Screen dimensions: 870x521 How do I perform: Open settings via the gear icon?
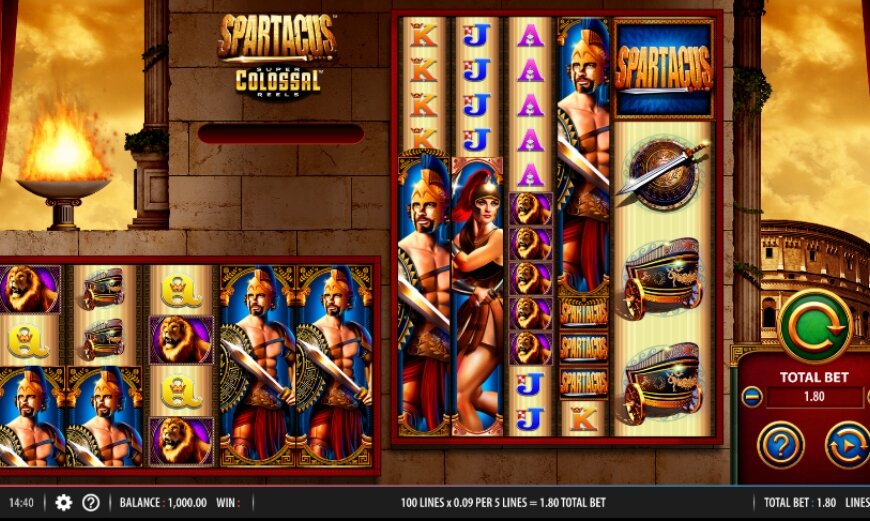[x=64, y=502]
